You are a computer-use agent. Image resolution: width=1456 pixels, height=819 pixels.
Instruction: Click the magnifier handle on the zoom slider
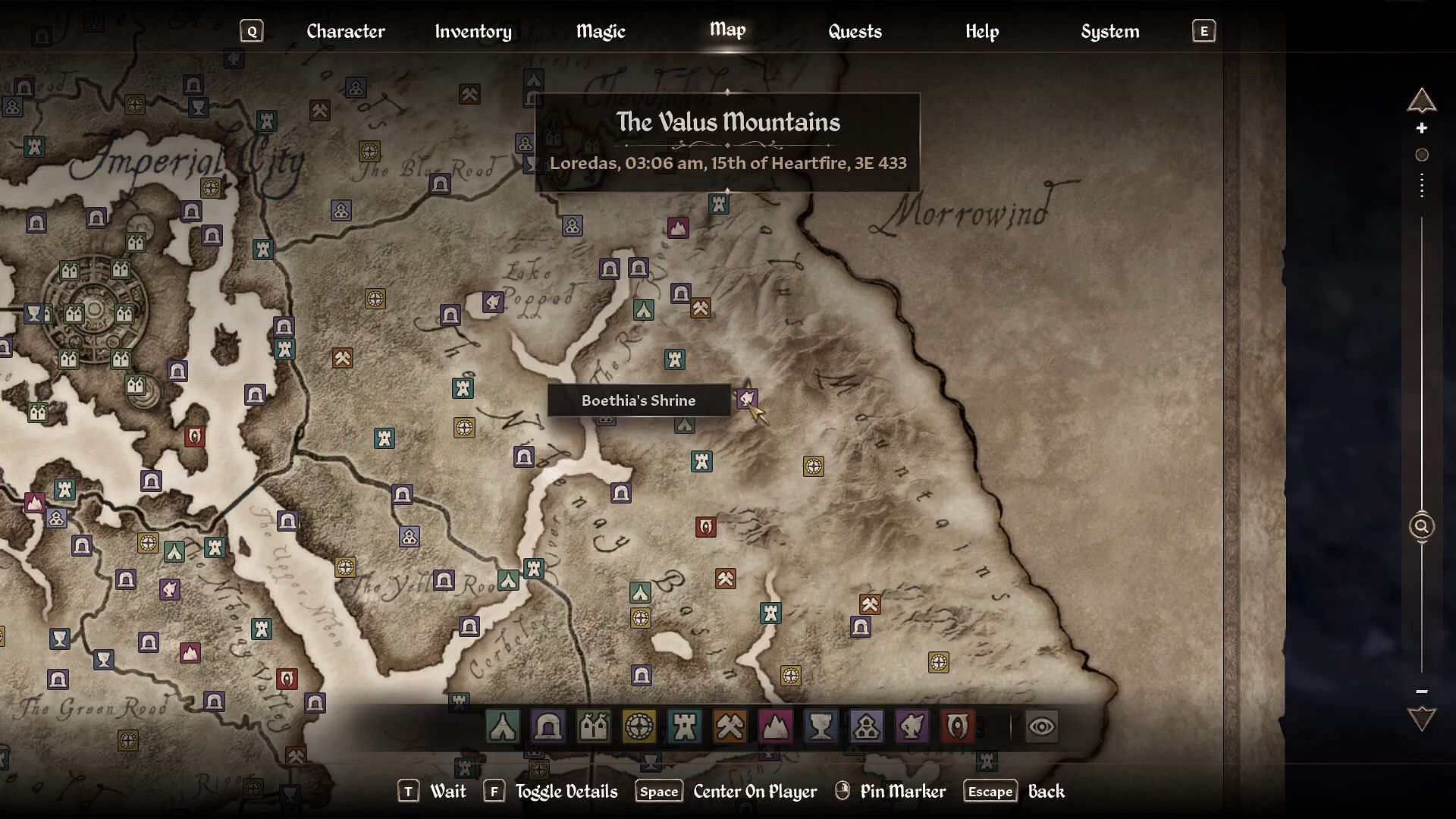1422,526
